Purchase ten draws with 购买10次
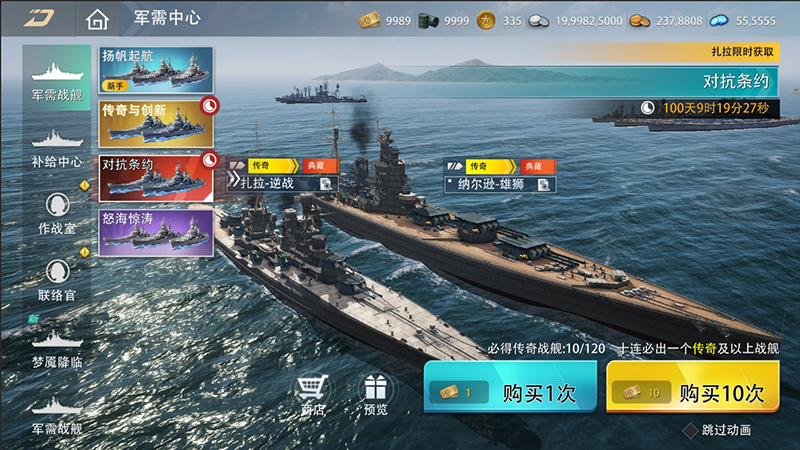 (x=692, y=392)
